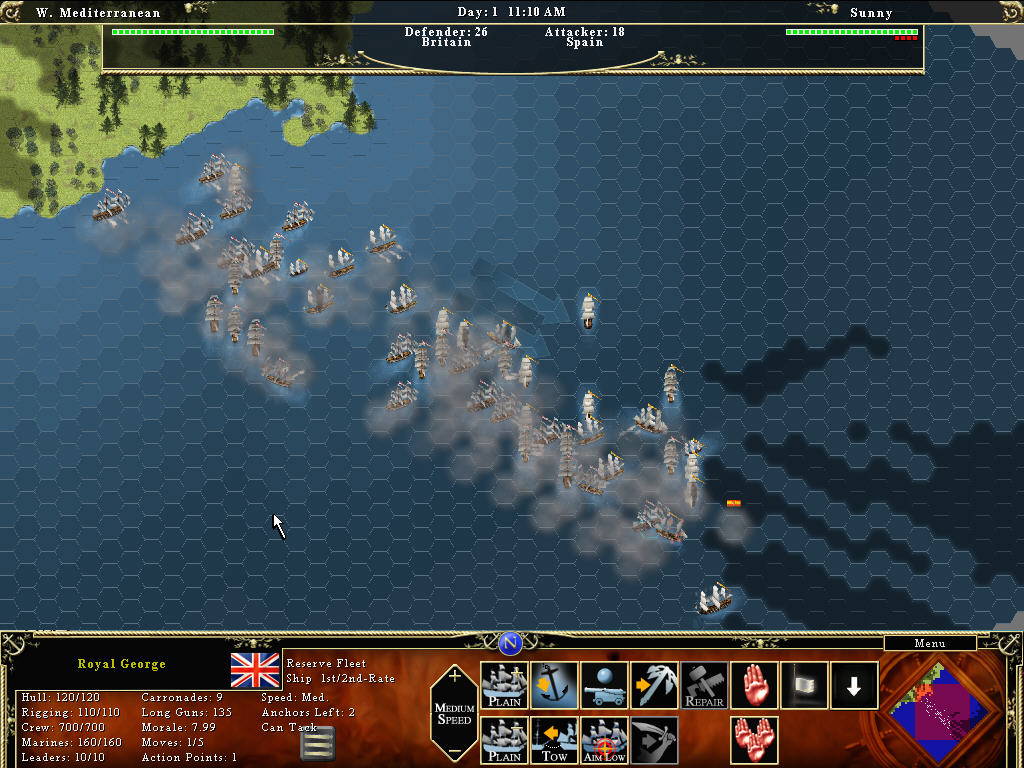
Task: Activate the Tow command
Action: 555,740
